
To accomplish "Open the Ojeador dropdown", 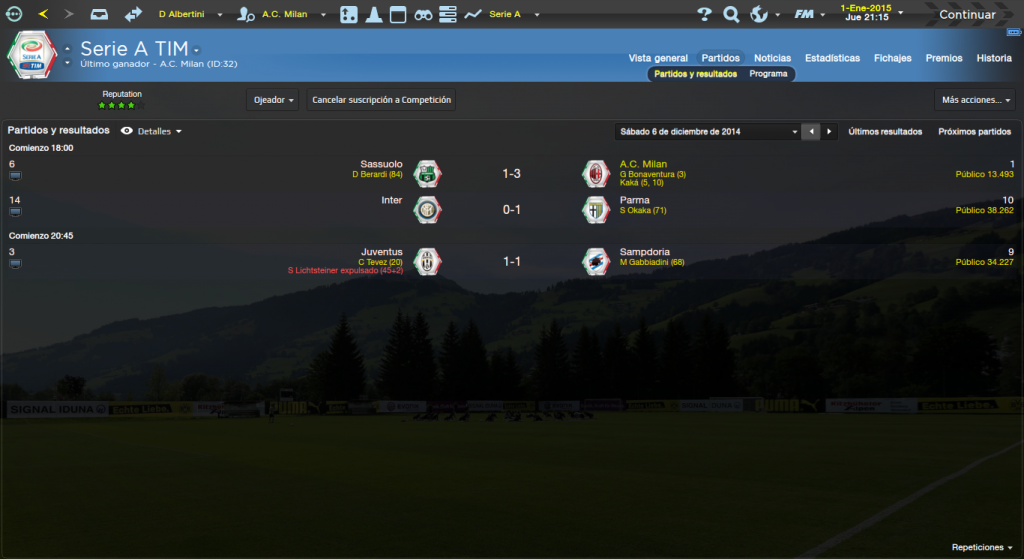I will tap(272, 100).
